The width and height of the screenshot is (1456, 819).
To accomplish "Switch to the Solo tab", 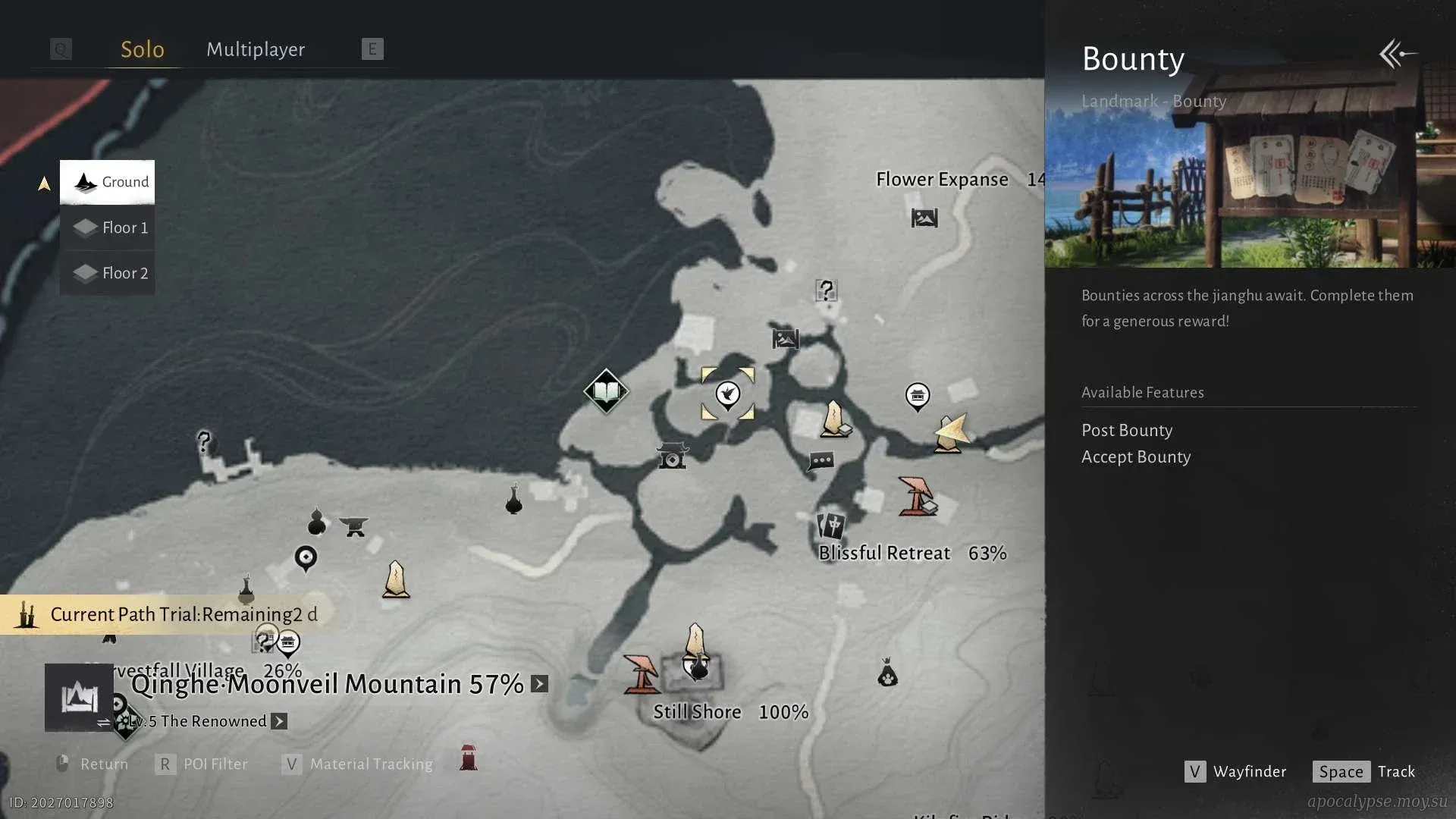I will (143, 49).
